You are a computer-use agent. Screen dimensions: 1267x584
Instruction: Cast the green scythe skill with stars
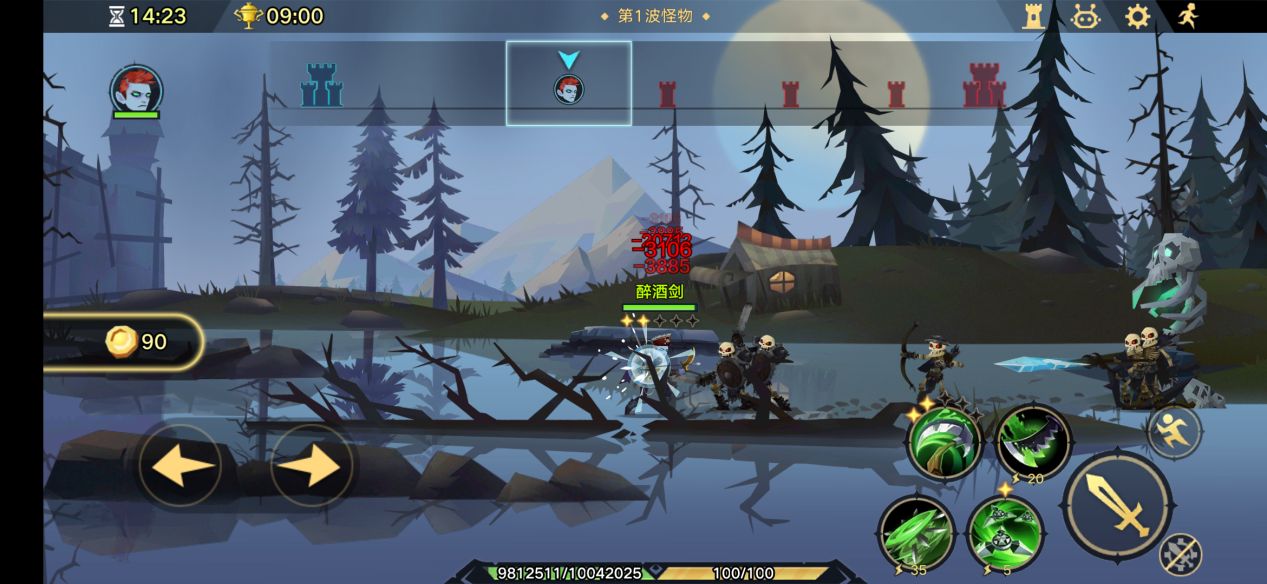pos(944,443)
